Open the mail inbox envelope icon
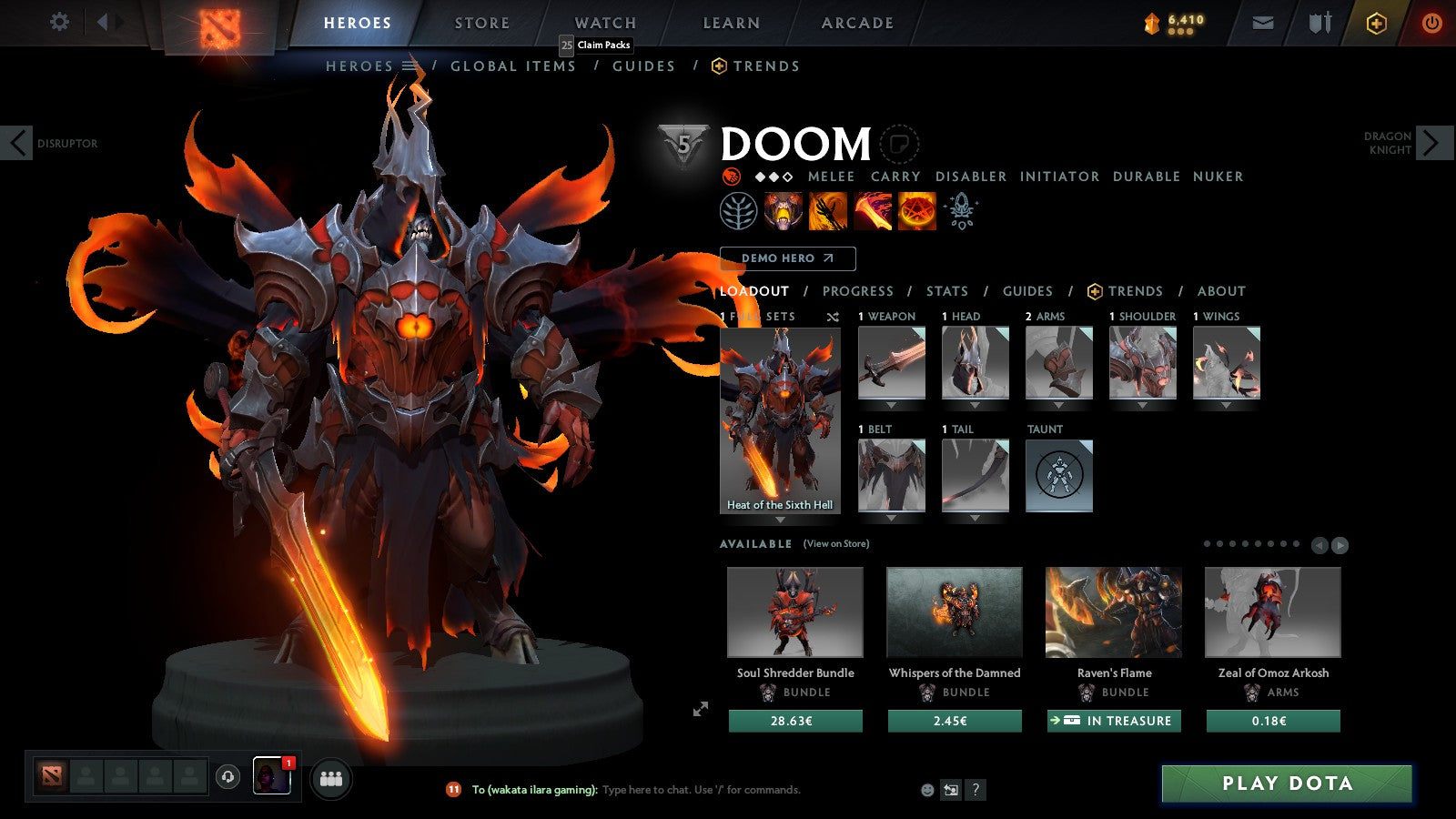The width and height of the screenshot is (1456, 819). 1262,22
